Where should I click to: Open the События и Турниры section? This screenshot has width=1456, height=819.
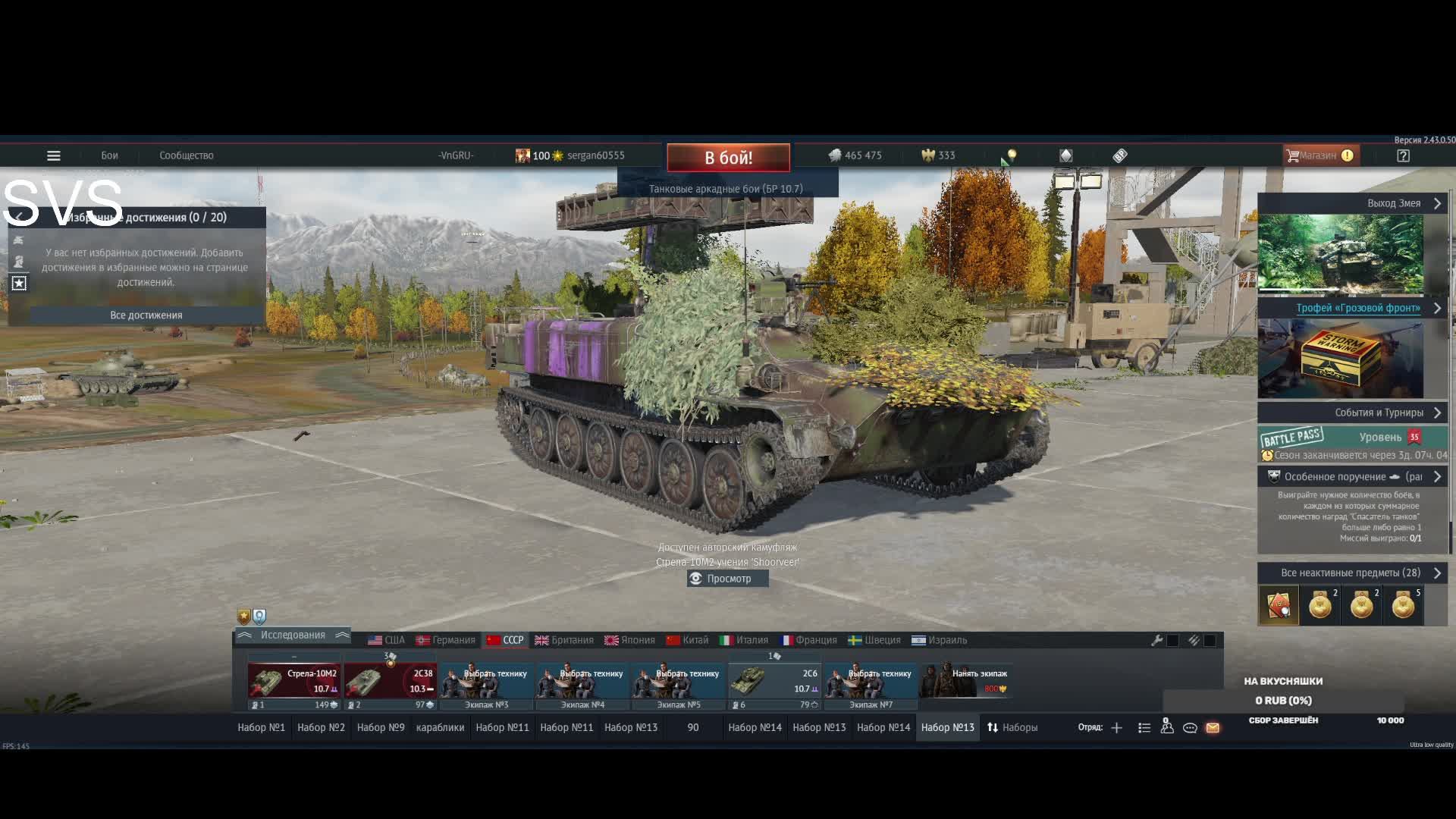click(x=1352, y=413)
